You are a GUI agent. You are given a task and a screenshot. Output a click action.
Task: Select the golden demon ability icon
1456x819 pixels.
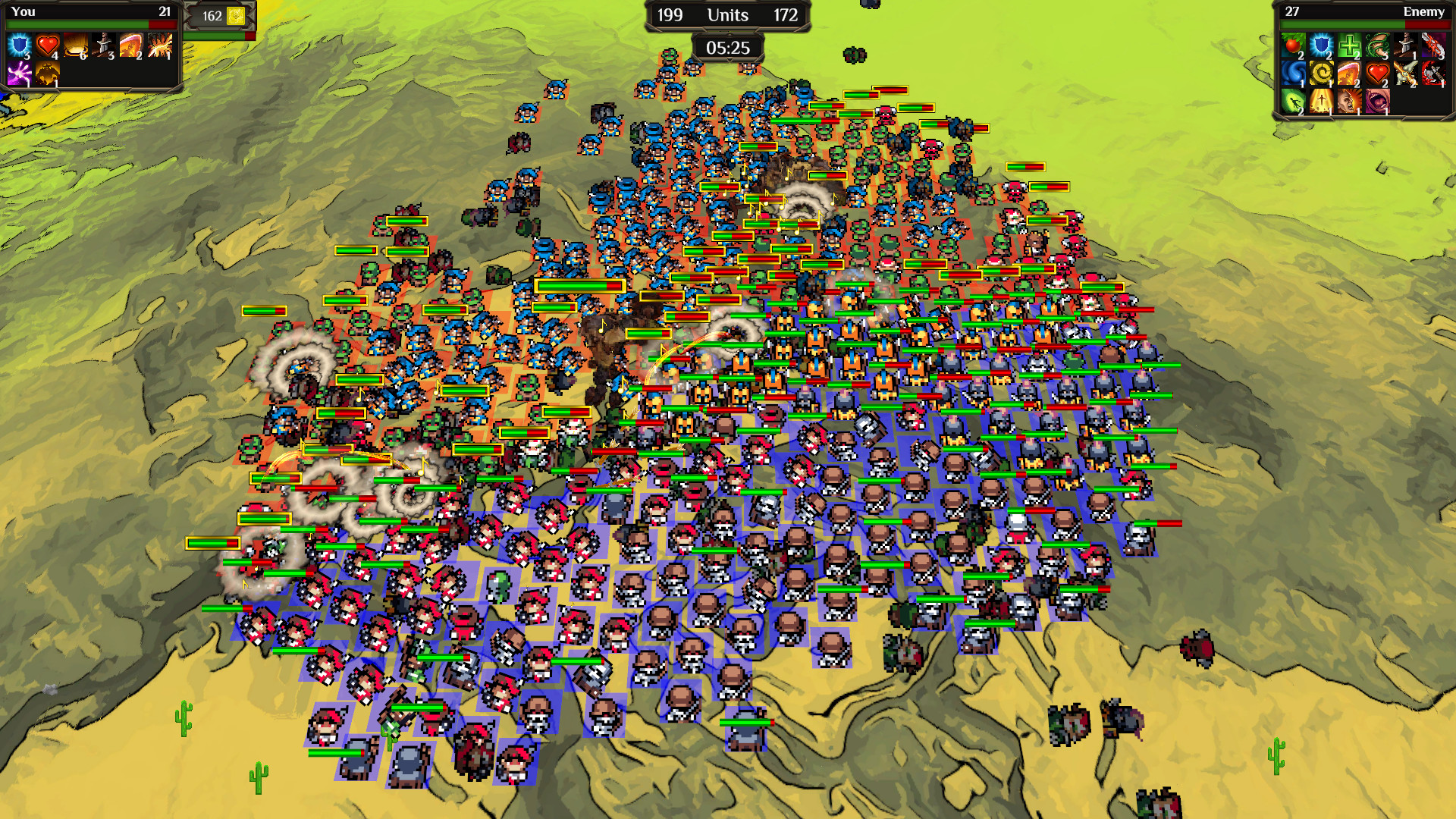point(47,74)
